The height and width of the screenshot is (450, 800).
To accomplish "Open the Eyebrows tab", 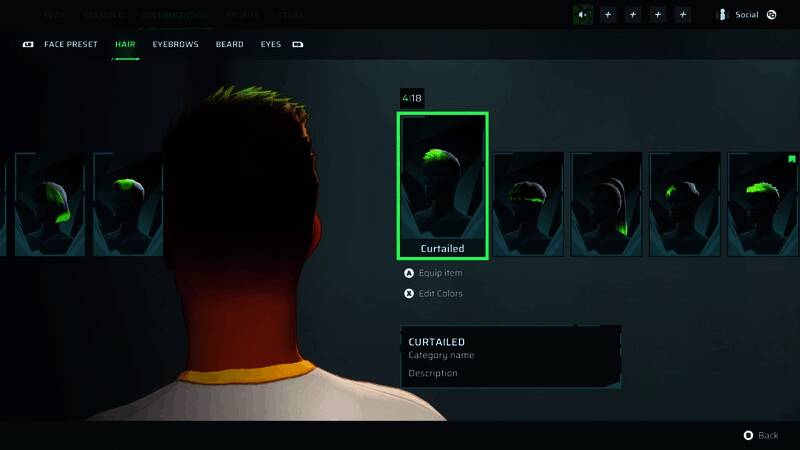I will (175, 45).
